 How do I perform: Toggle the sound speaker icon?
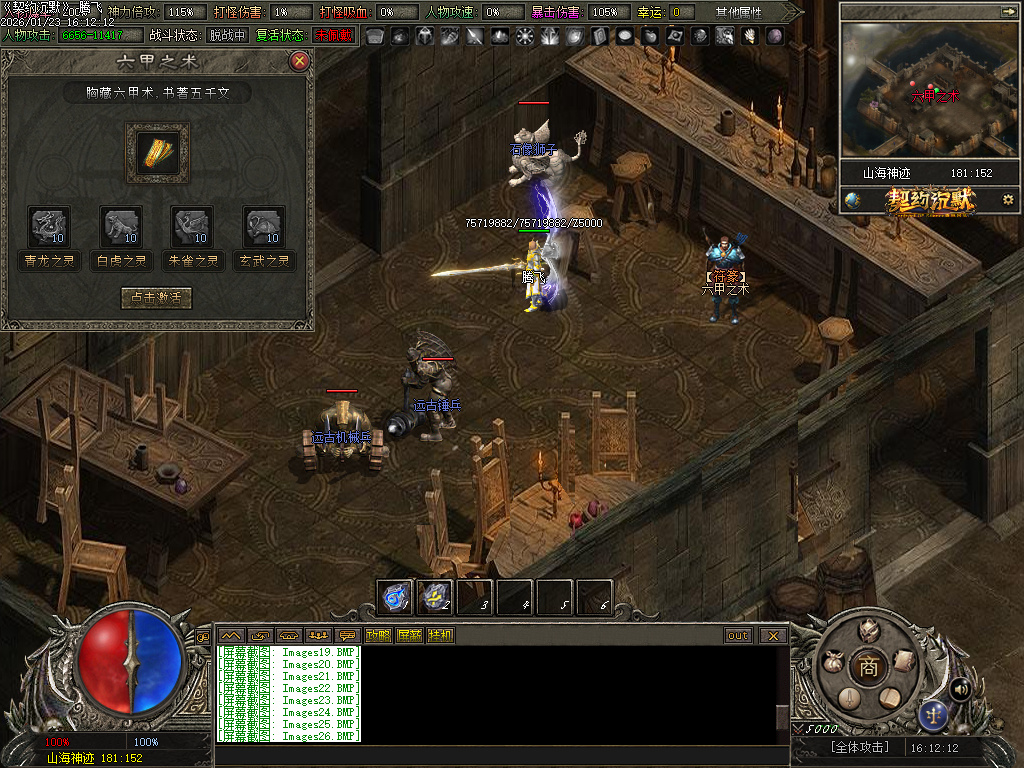[961, 689]
